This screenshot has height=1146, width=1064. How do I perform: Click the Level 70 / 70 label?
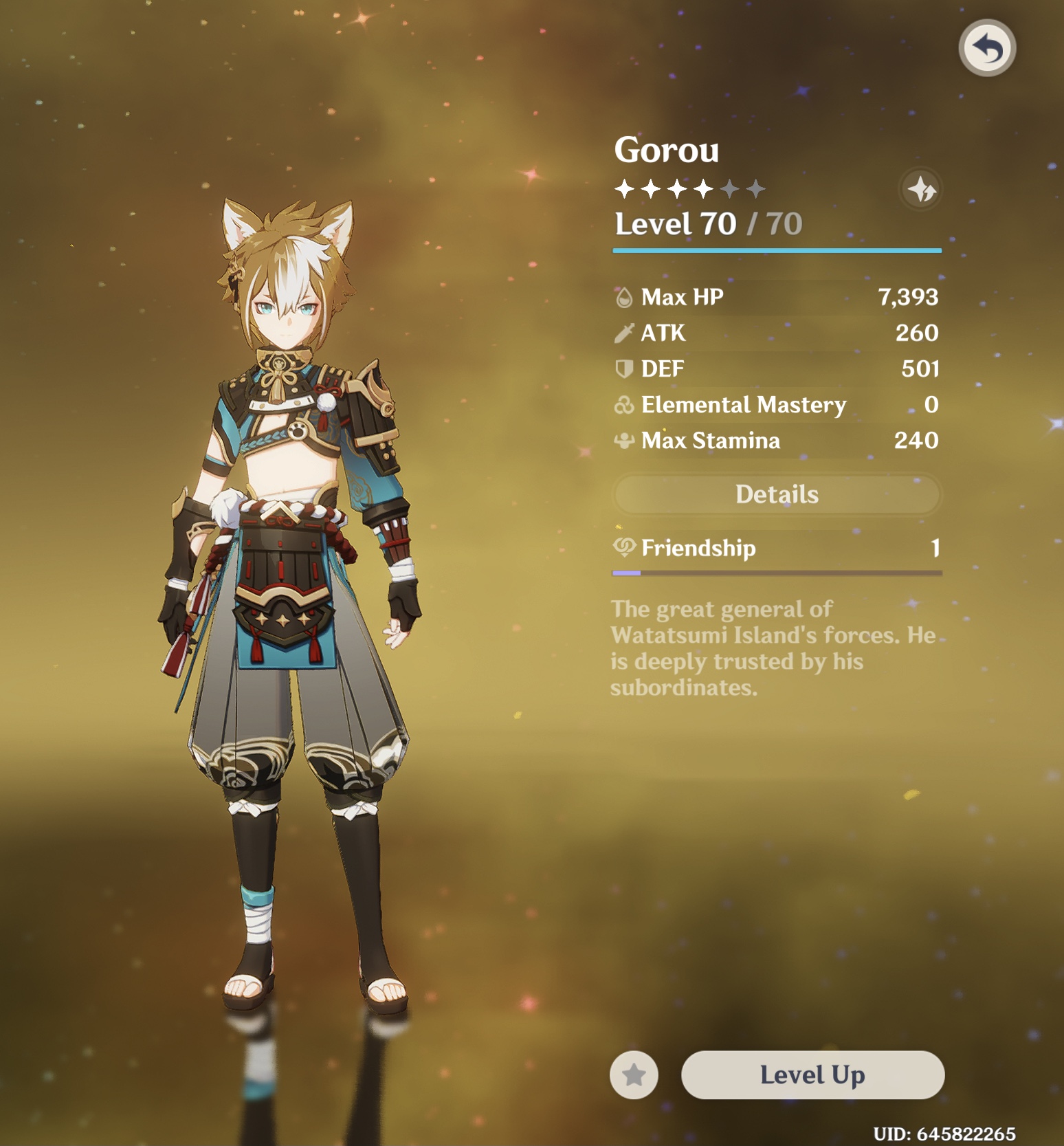pos(708,223)
